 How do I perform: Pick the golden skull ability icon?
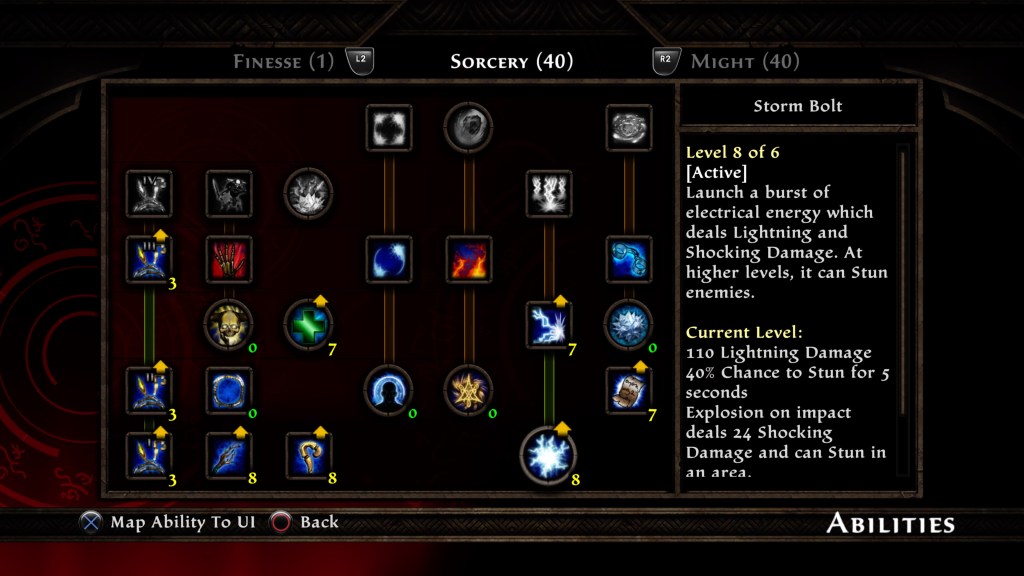[x=229, y=324]
